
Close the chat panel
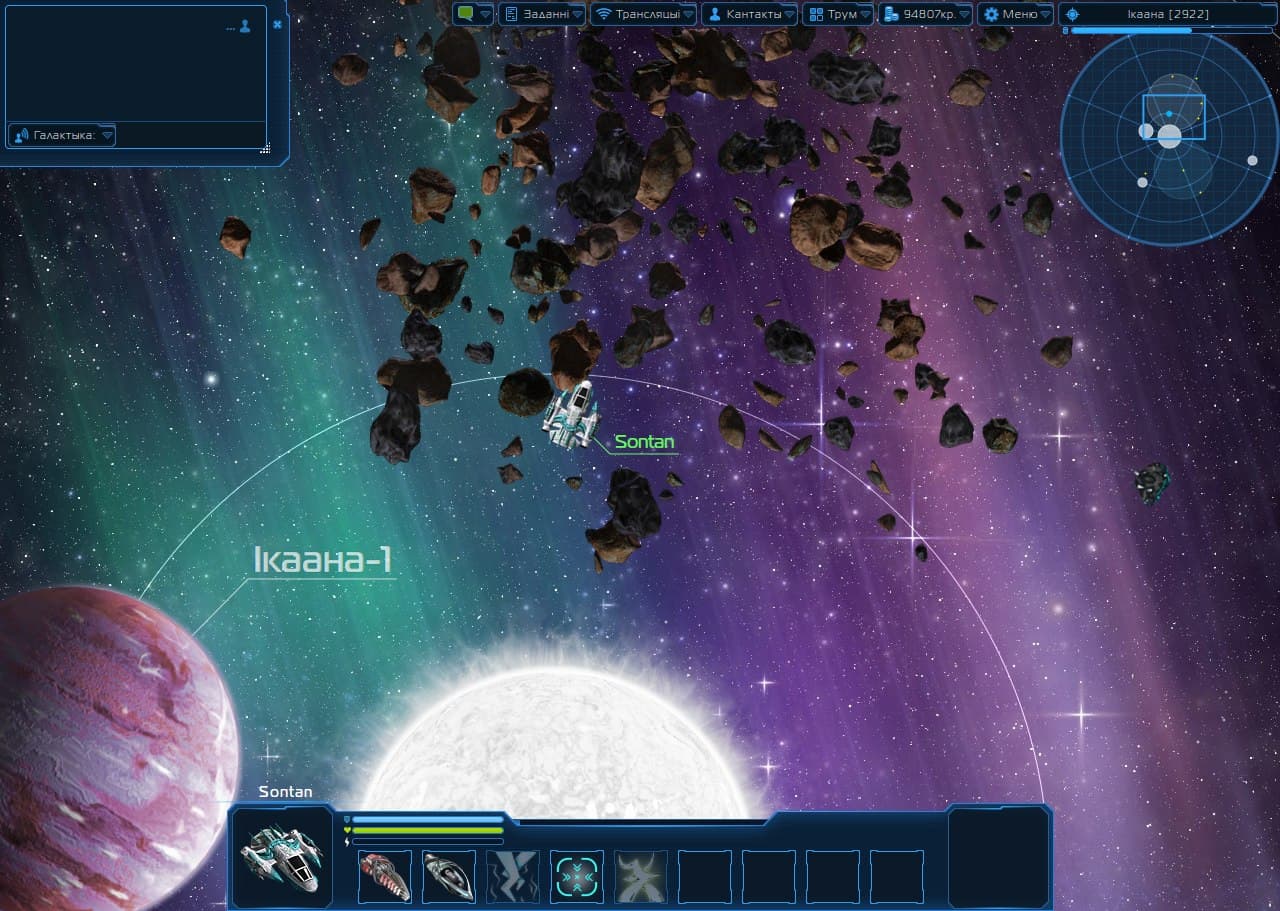[277, 24]
